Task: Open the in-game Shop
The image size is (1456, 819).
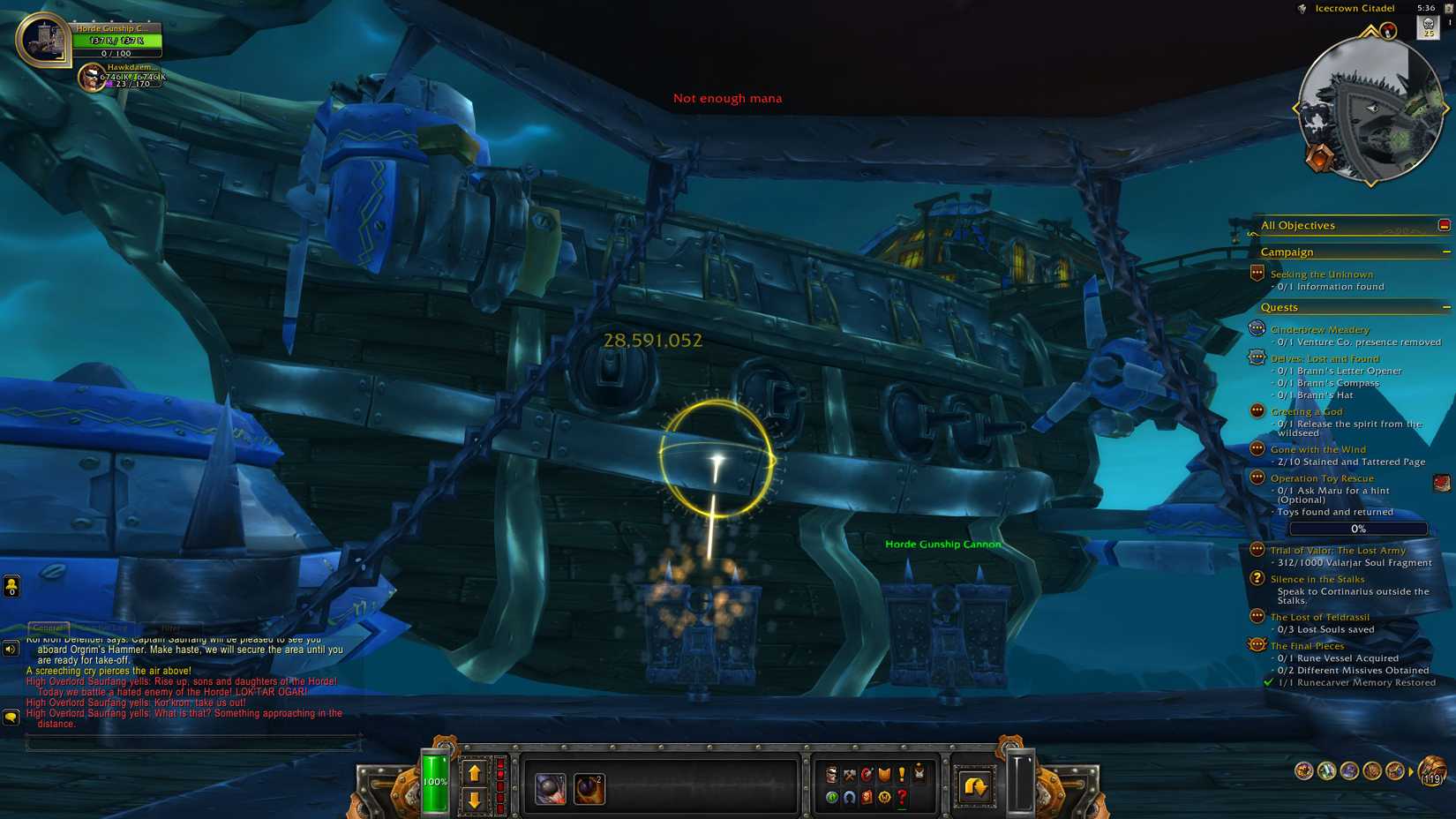Action: 884,797
